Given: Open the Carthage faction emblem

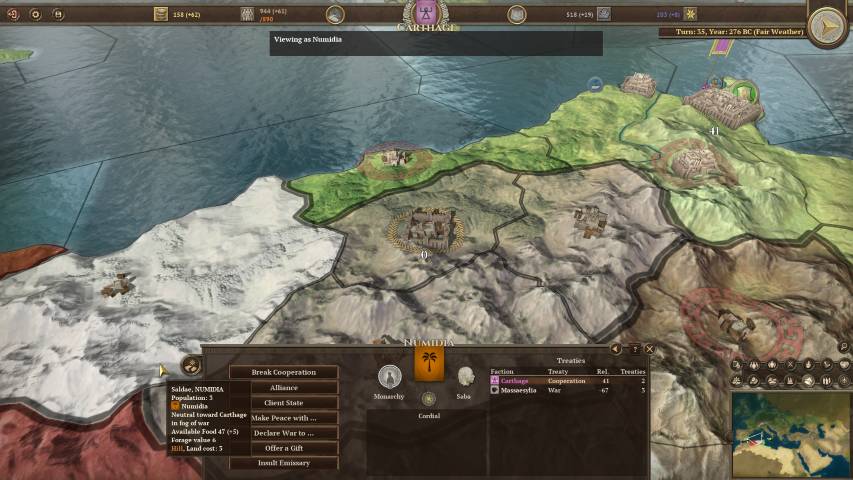Looking at the screenshot, I should (426, 14).
